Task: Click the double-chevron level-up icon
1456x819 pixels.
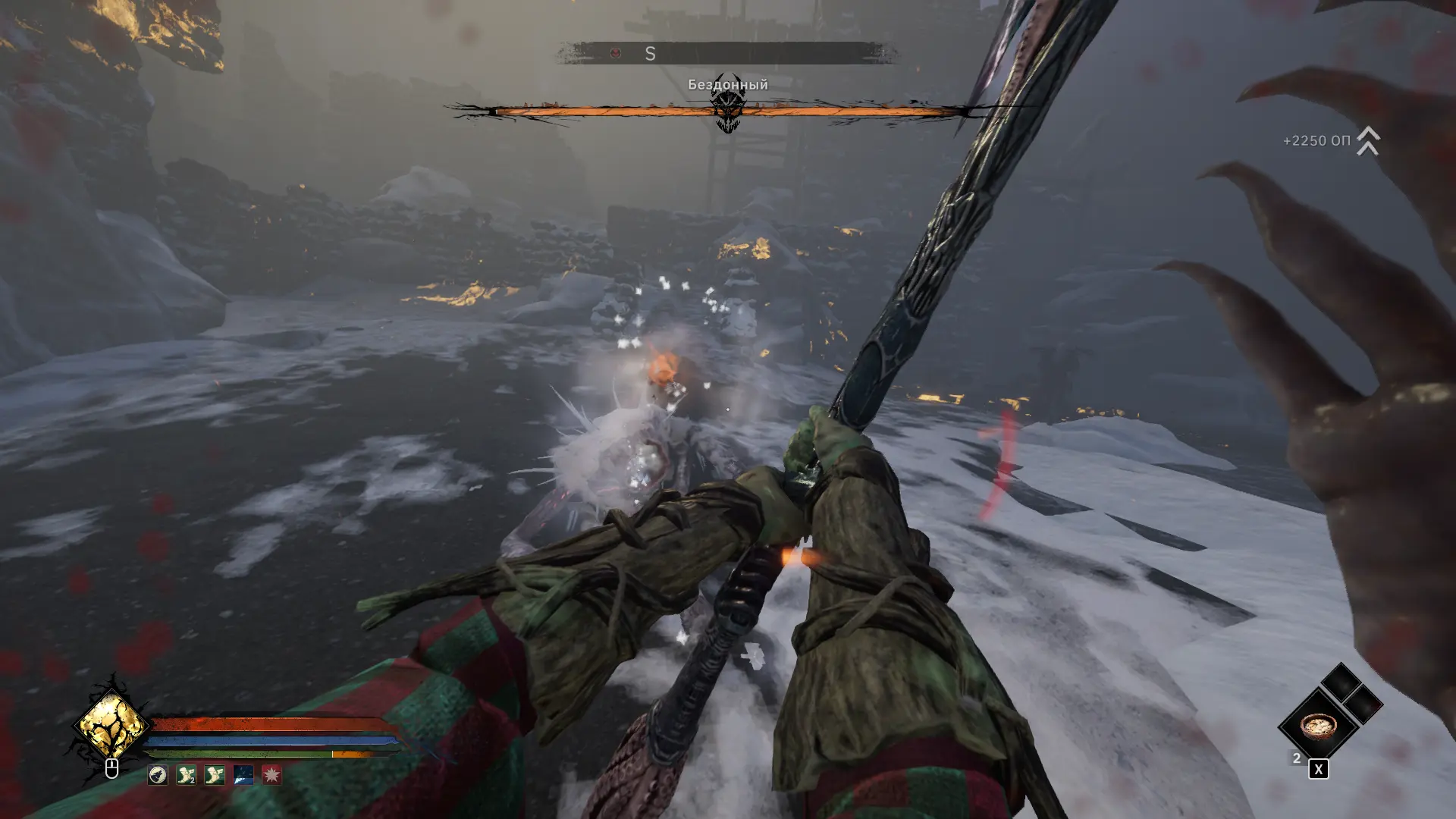Action: click(1367, 141)
